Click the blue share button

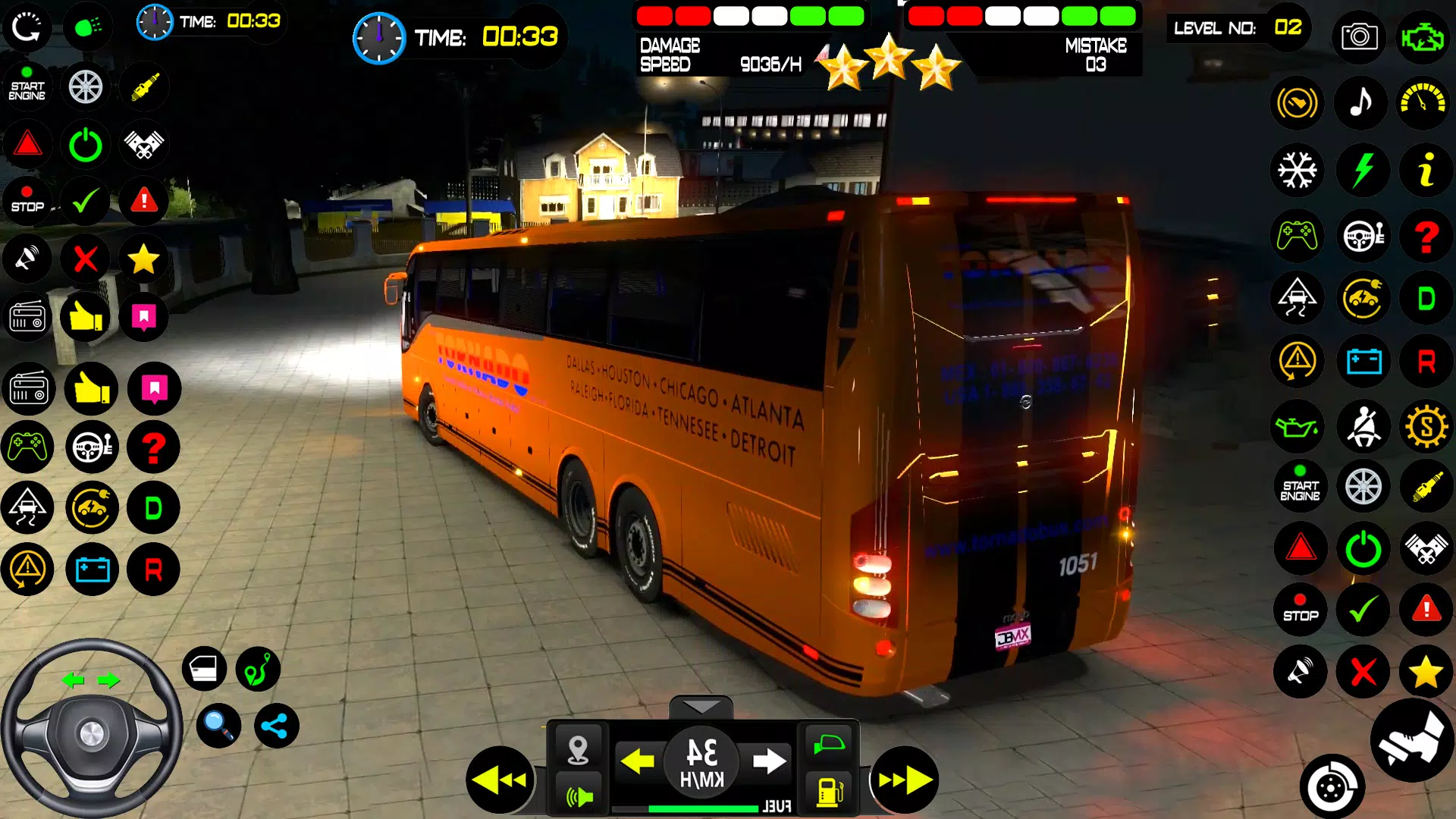click(x=275, y=726)
